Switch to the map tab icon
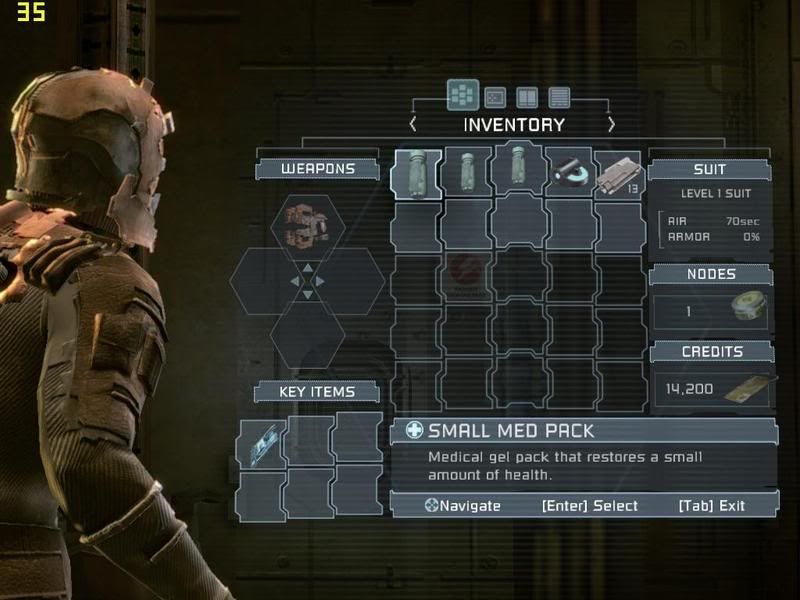This screenshot has height=600, width=800. pos(495,97)
